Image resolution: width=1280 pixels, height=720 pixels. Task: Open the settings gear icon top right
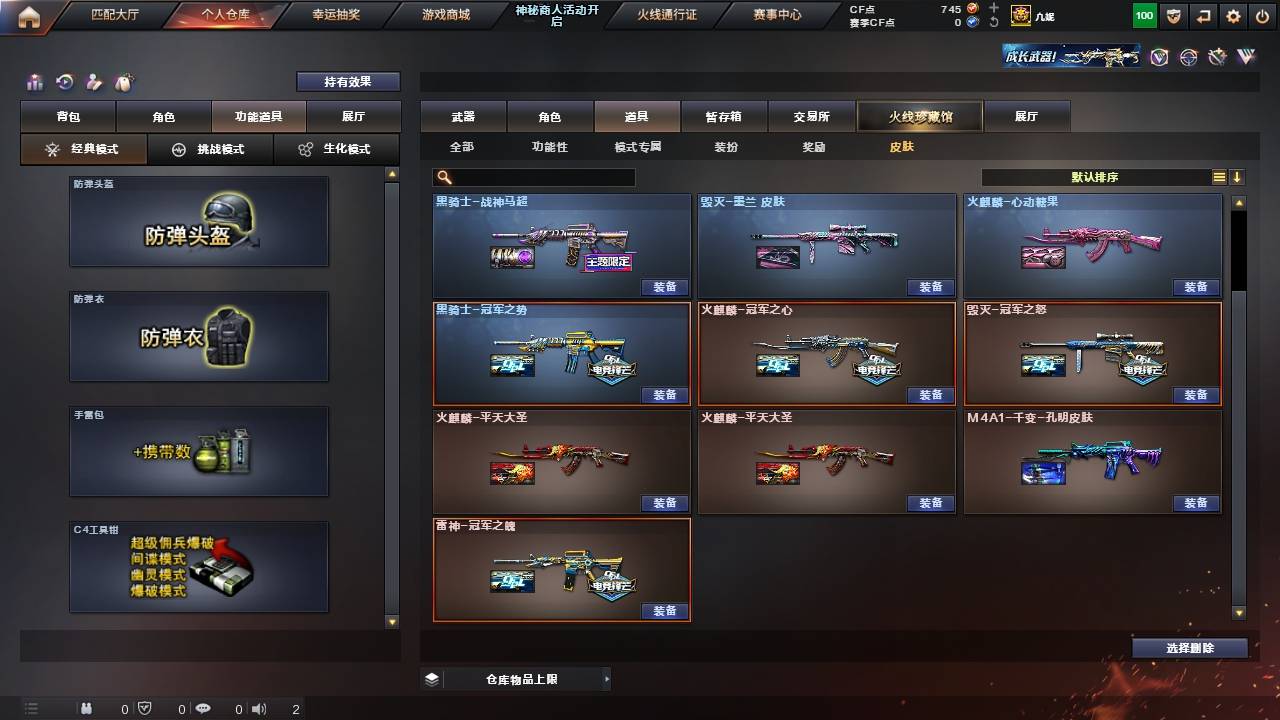tap(1233, 15)
